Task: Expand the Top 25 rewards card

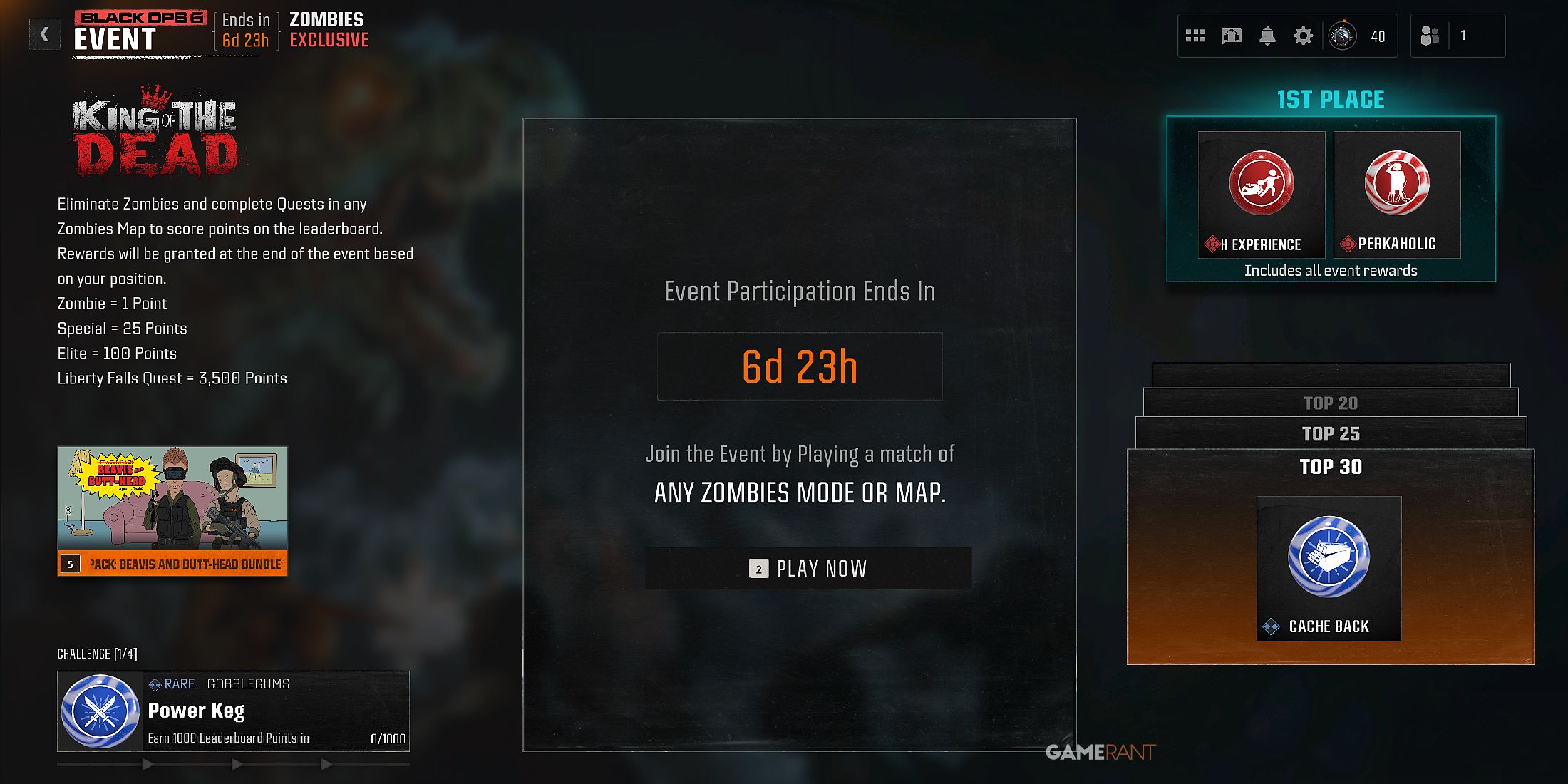Action: click(1331, 433)
